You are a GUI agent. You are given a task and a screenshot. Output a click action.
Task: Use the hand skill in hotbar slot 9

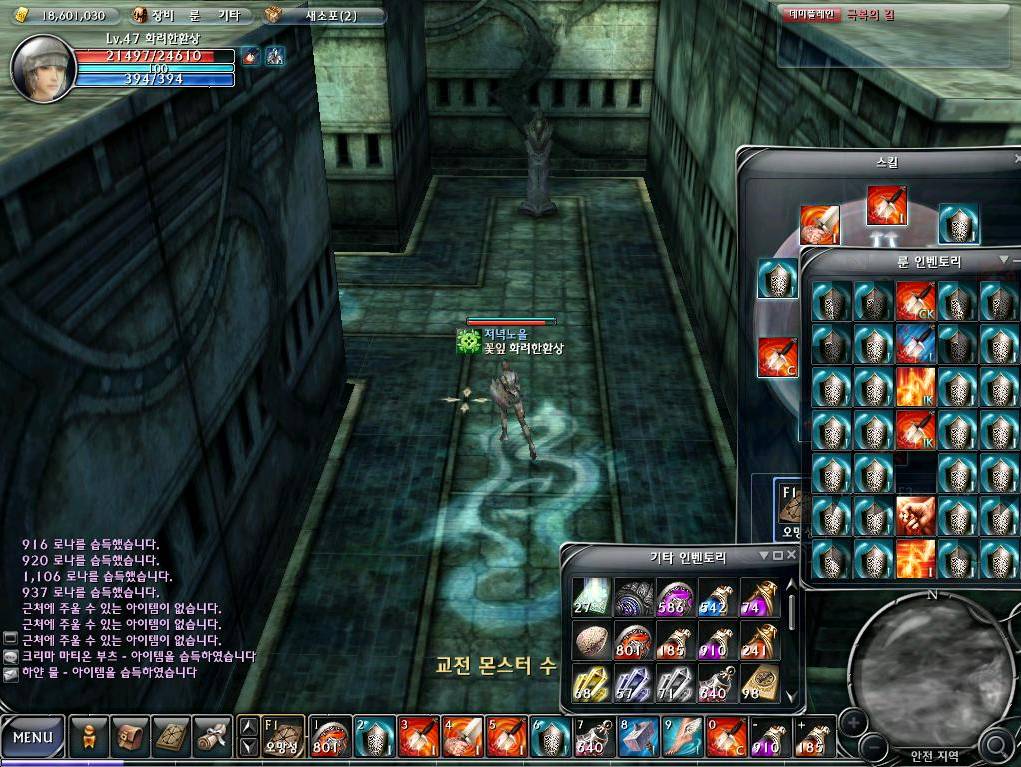pos(679,739)
